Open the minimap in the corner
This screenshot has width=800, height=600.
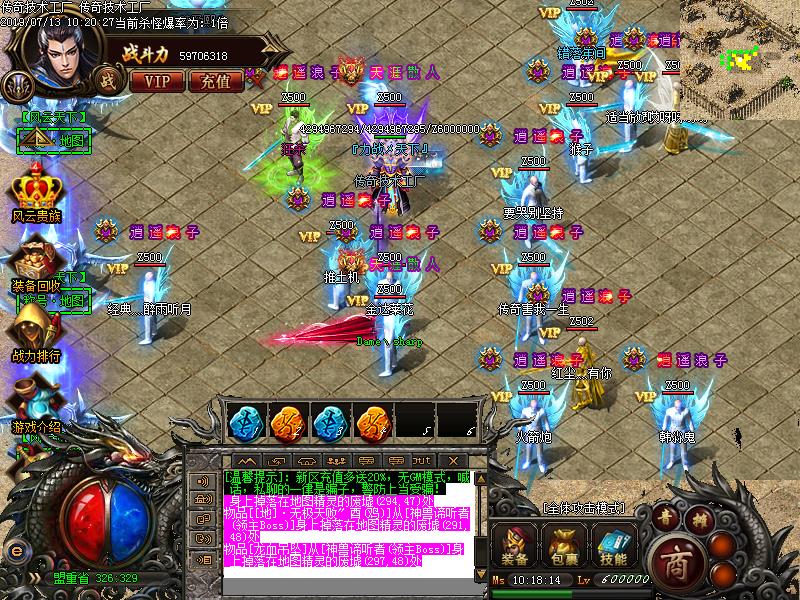click(739, 52)
